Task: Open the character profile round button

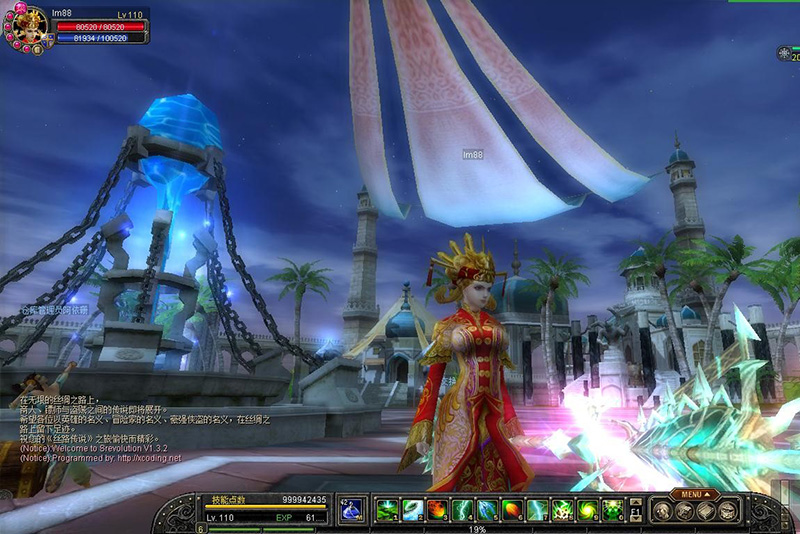Action: tap(661, 510)
